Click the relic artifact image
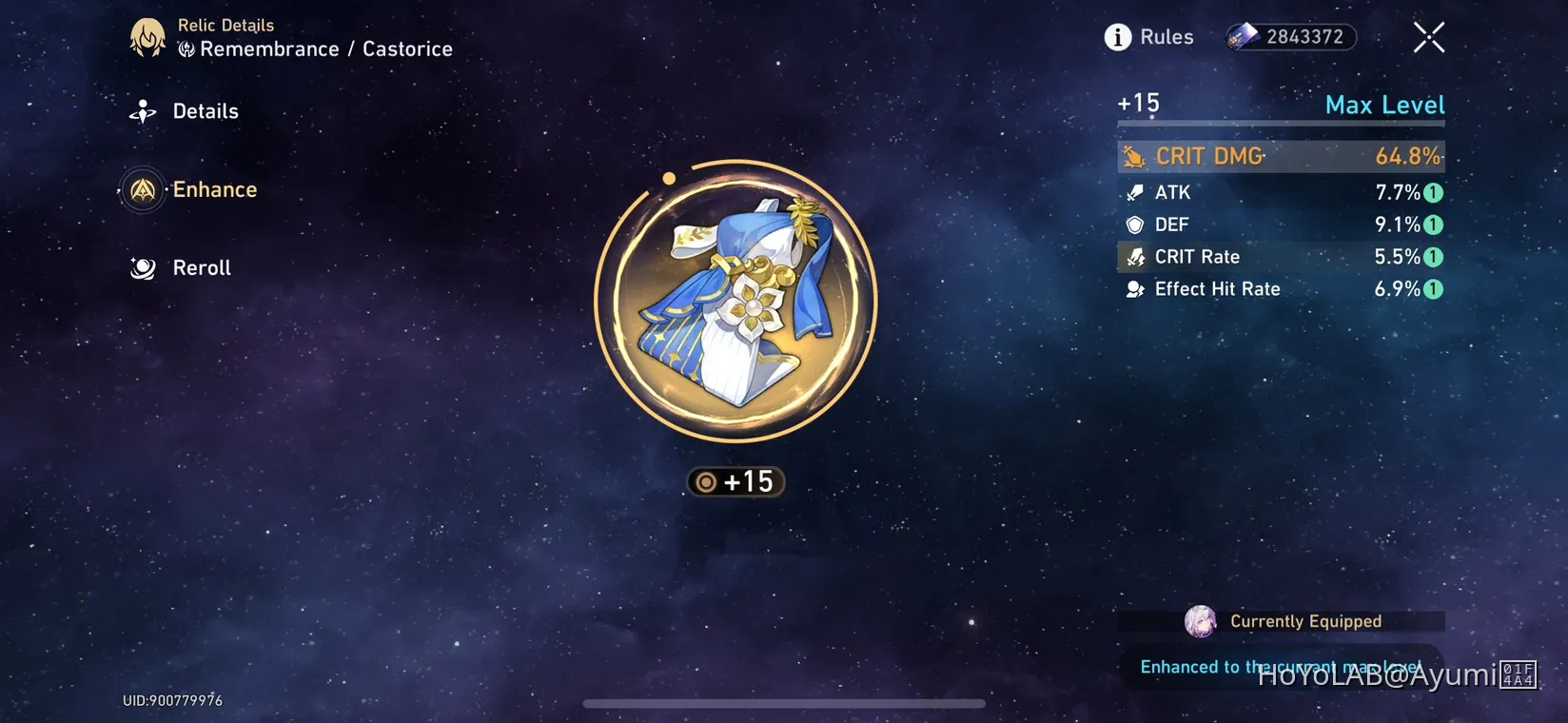 [x=733, y=303]
